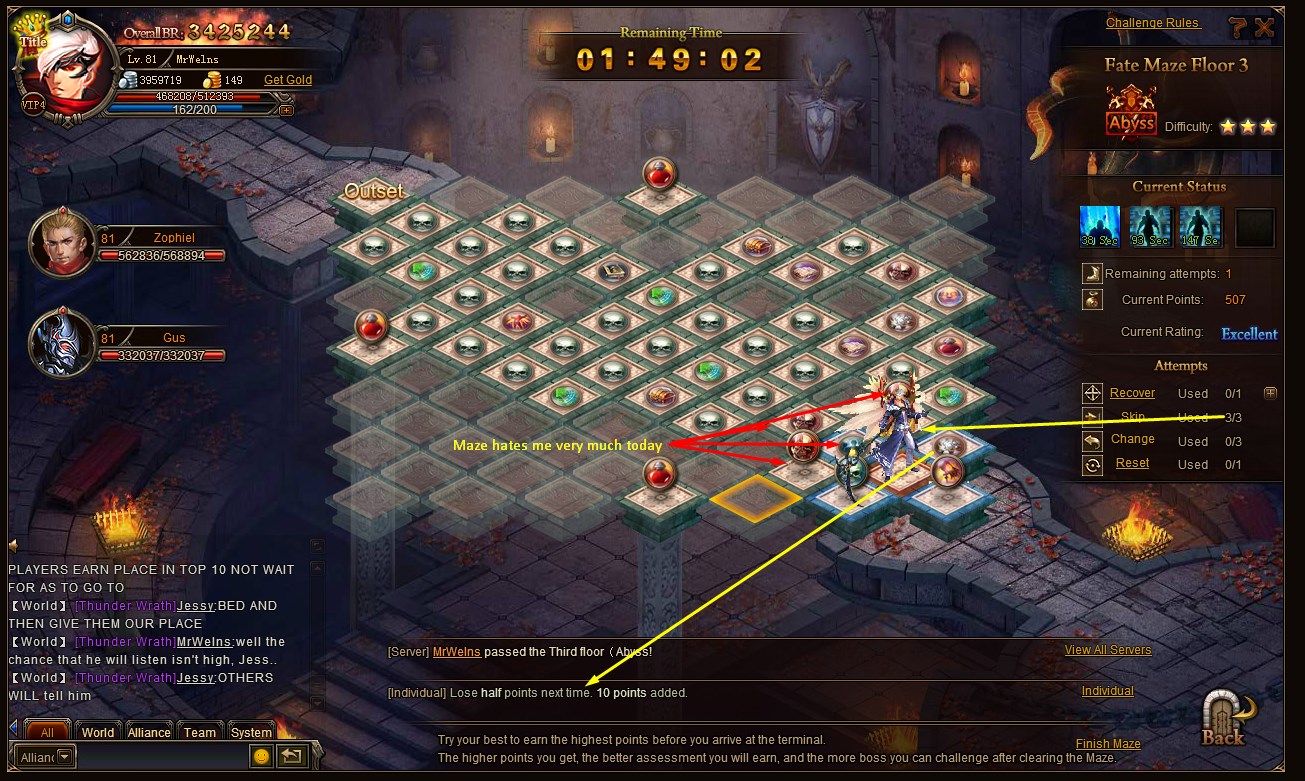Close the Fate Maze window

(x=1265, y=28)
